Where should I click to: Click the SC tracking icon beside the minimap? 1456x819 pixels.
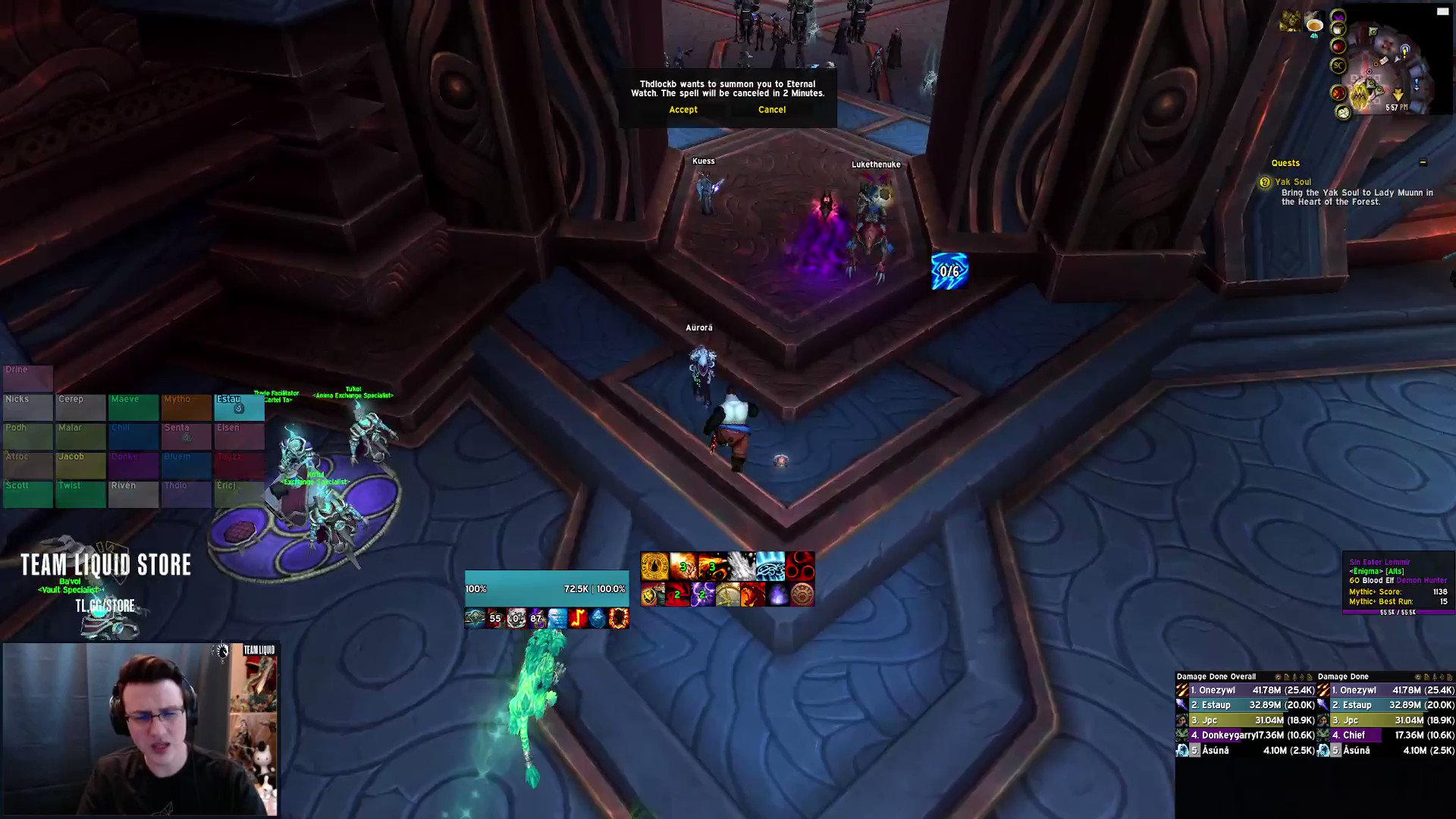1338,65
